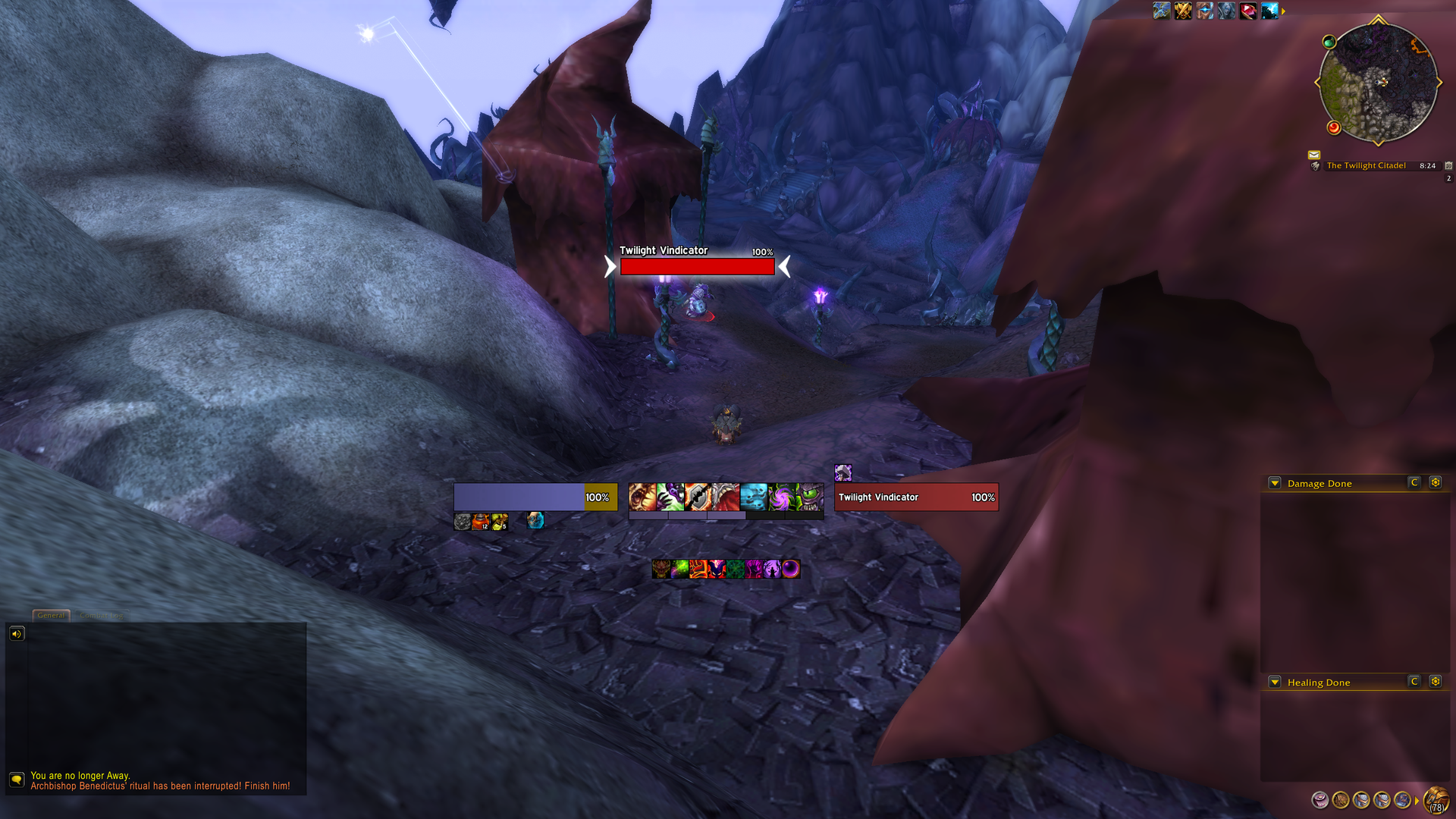Open the calendar button beside the clock
Screen dimensions: 1456x819
point(1448,165)
